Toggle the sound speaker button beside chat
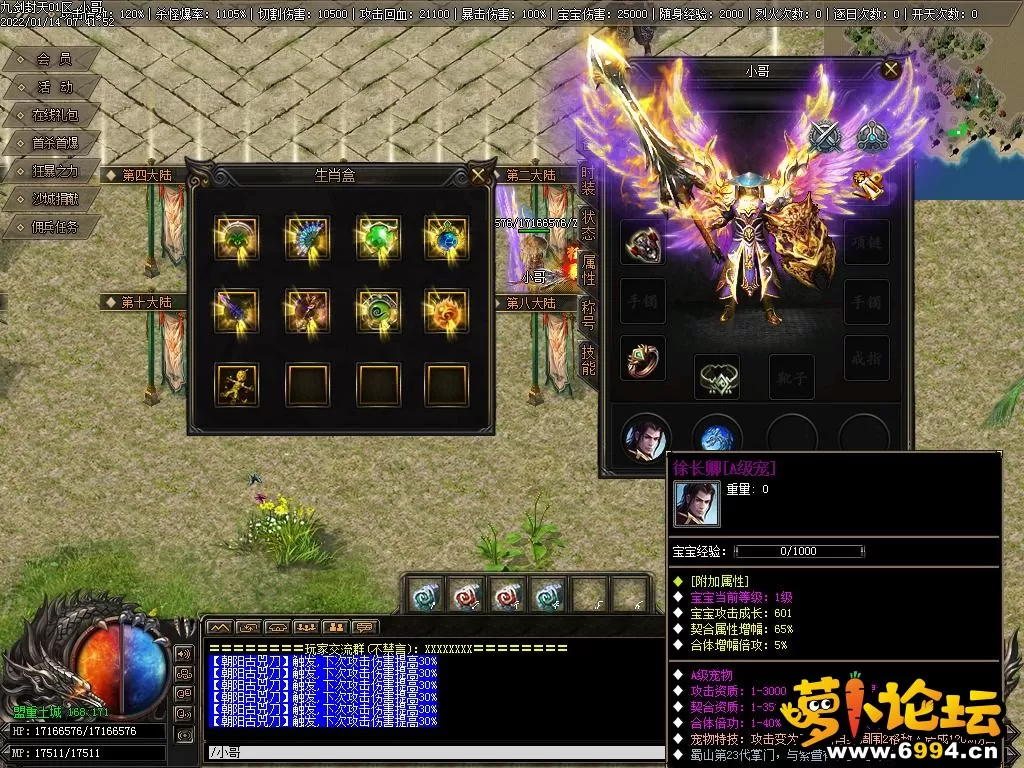 184,653
